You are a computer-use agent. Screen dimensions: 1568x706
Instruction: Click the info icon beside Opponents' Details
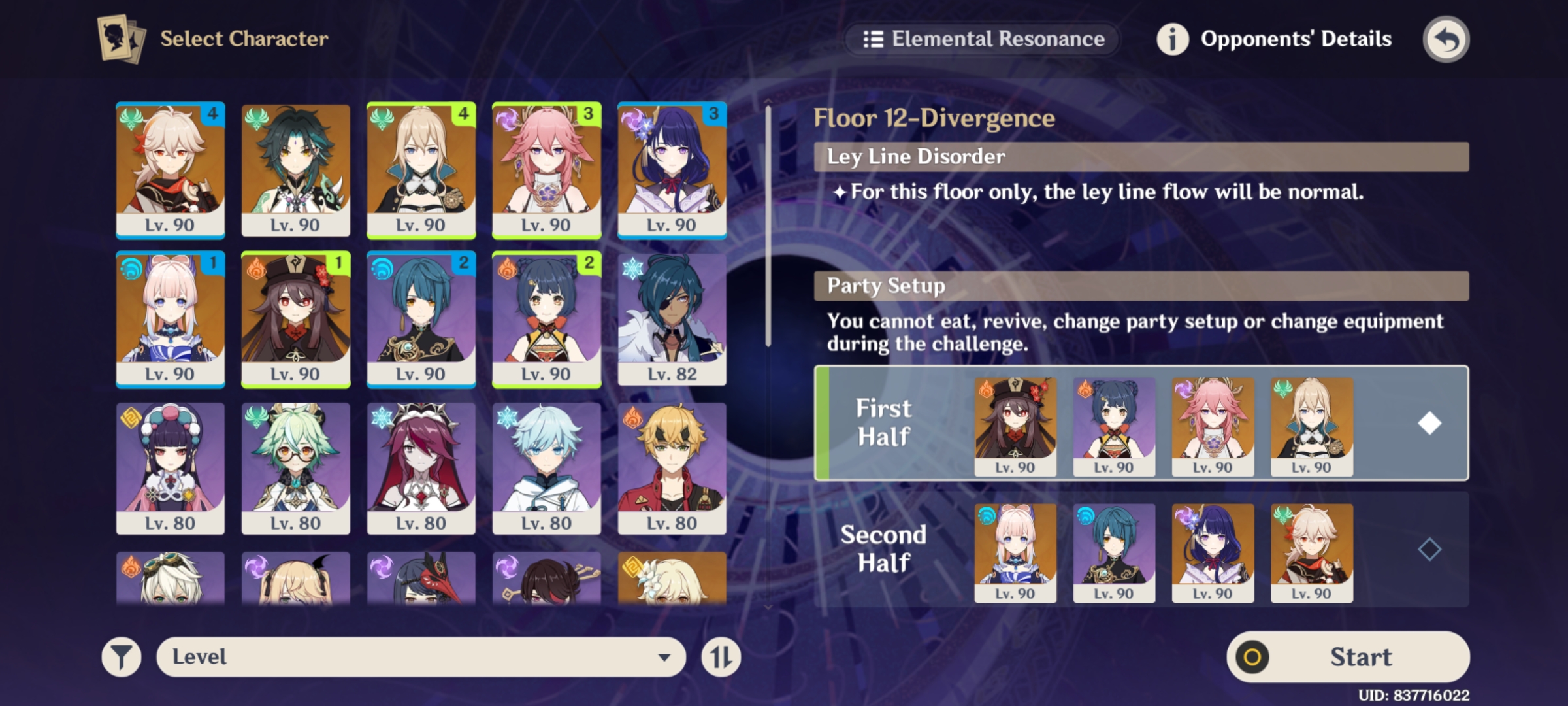(1173, 39)
